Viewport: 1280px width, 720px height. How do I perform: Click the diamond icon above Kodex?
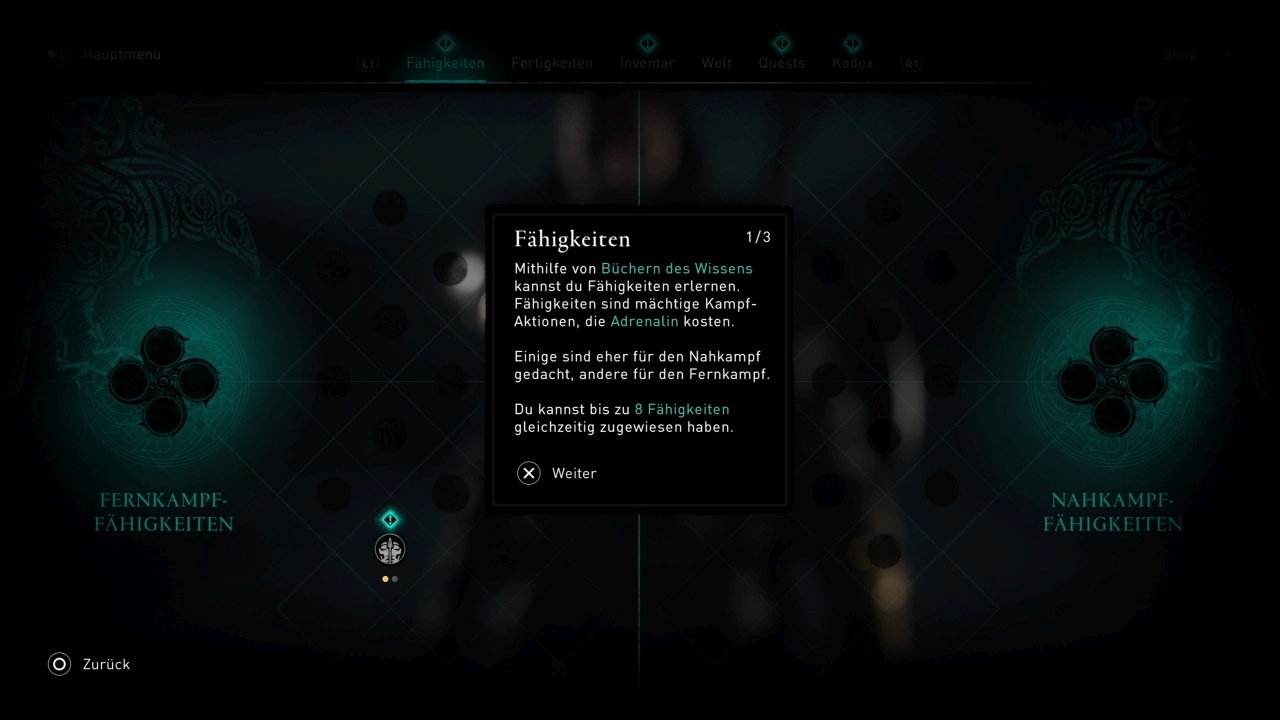[x=852, y=44]
